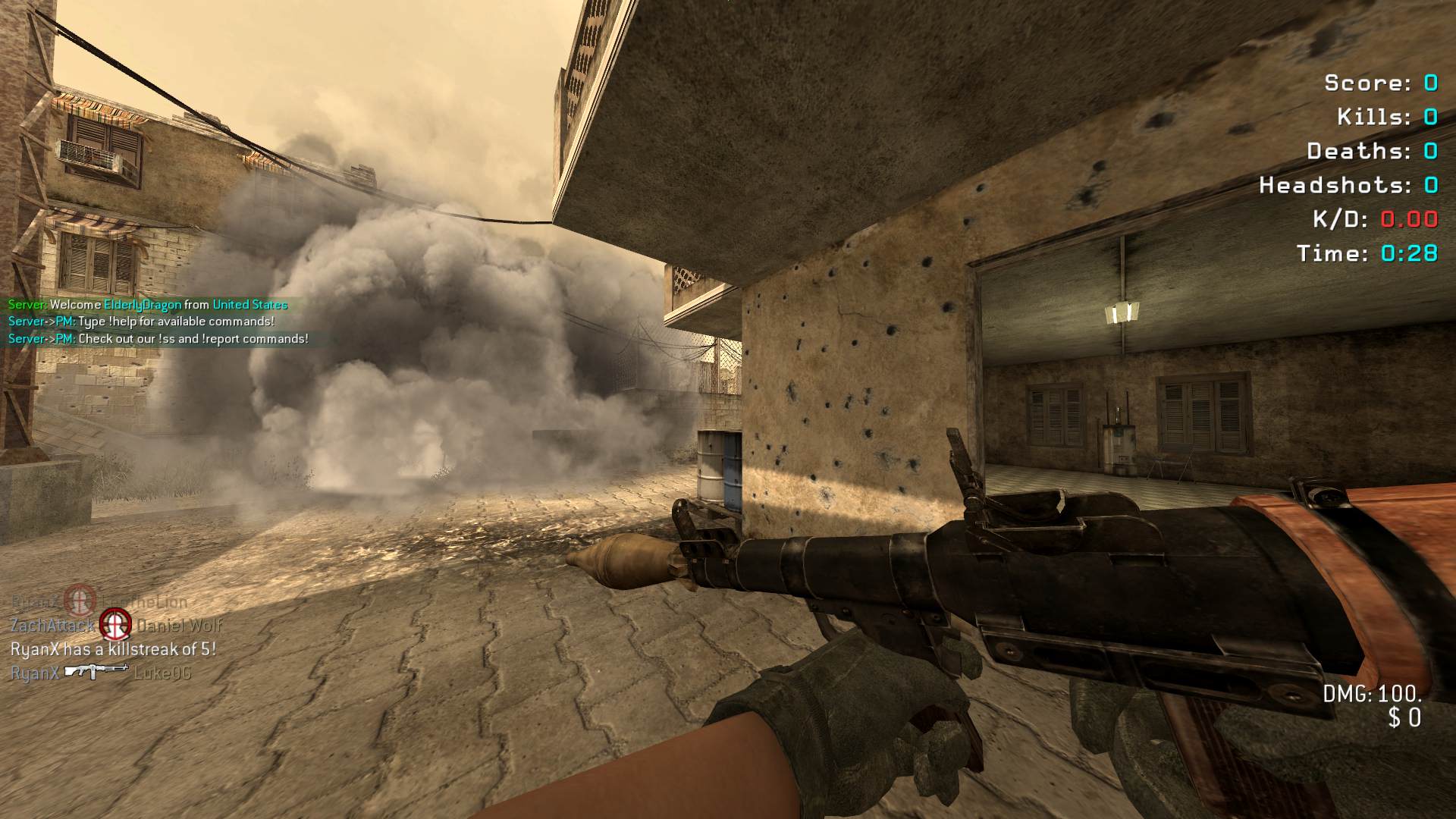Click the ElderlyDragon name in the welcome message
The width and height of the screenshot is (1456, 819).
coord(143,305)
